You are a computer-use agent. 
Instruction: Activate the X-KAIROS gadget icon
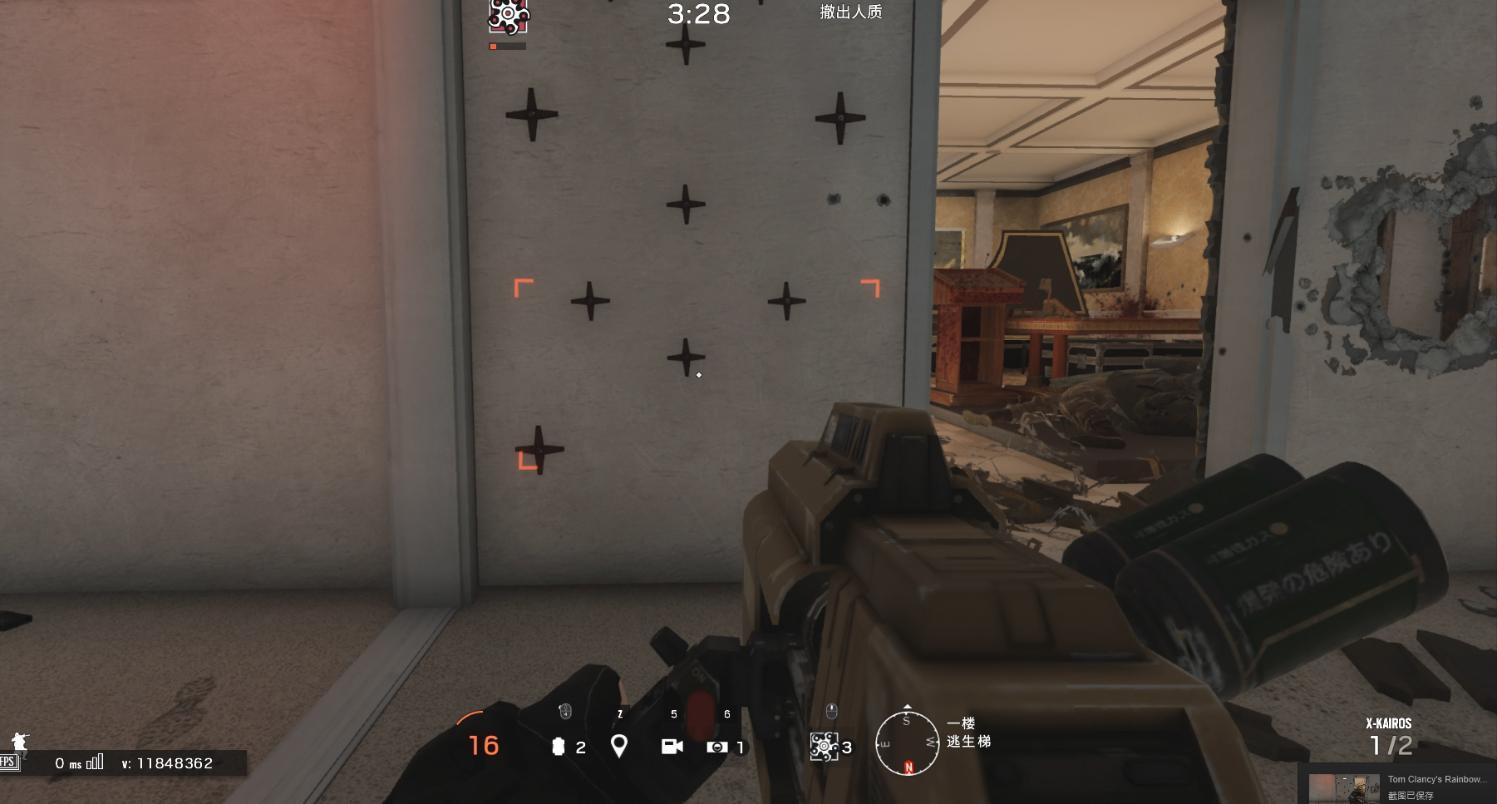(824, 746)
